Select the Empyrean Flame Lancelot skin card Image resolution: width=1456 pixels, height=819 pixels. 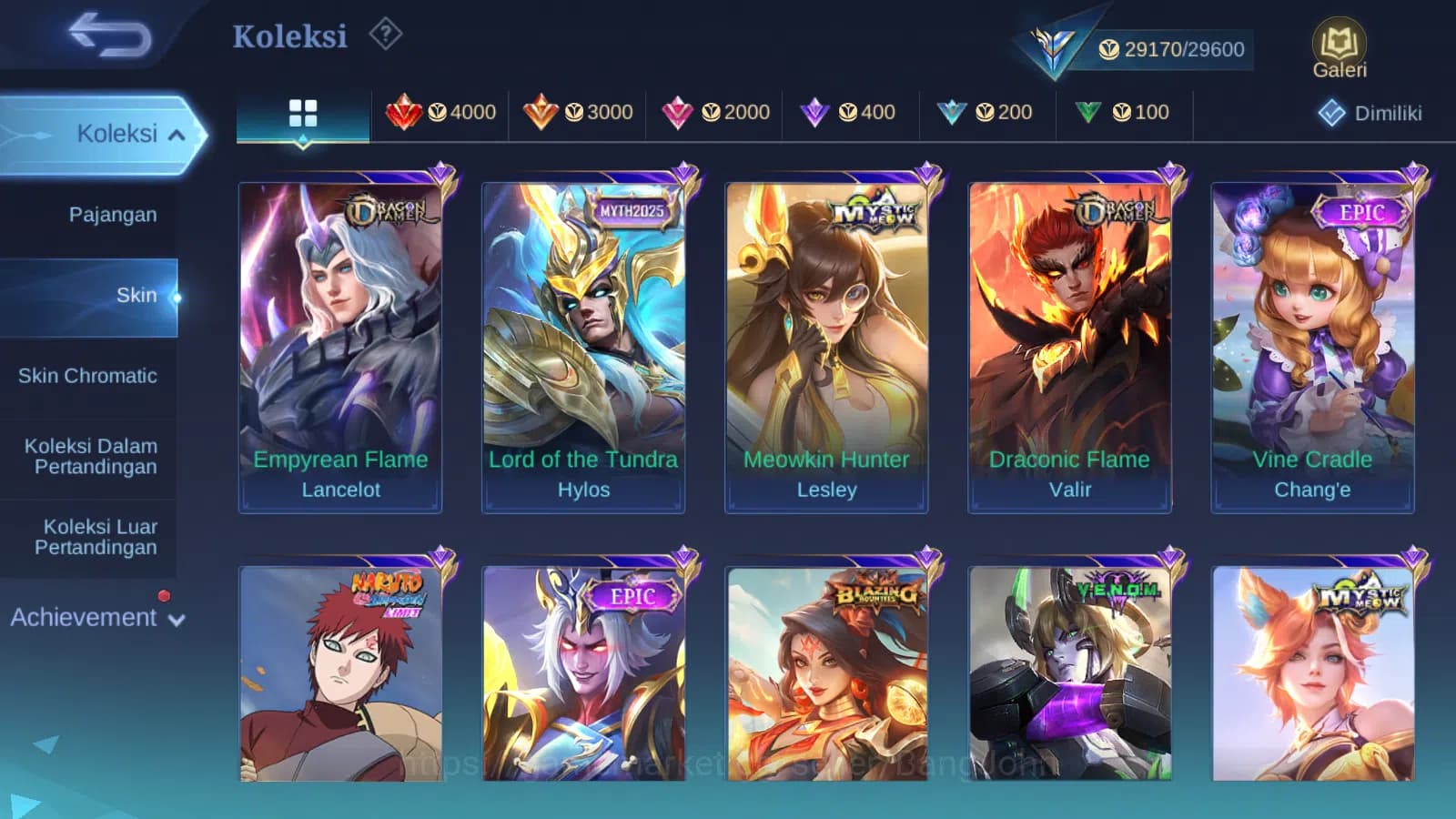340,337
